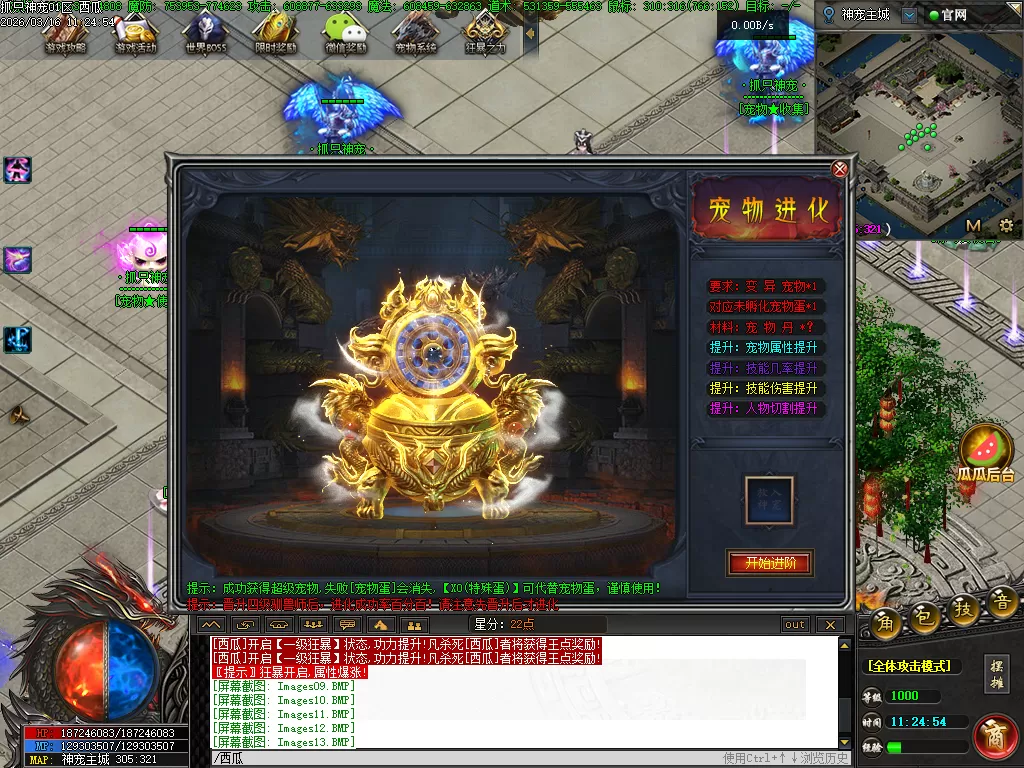
Task: Open the 限时奖励 timed rewards icon
Action: click(275, 35)
